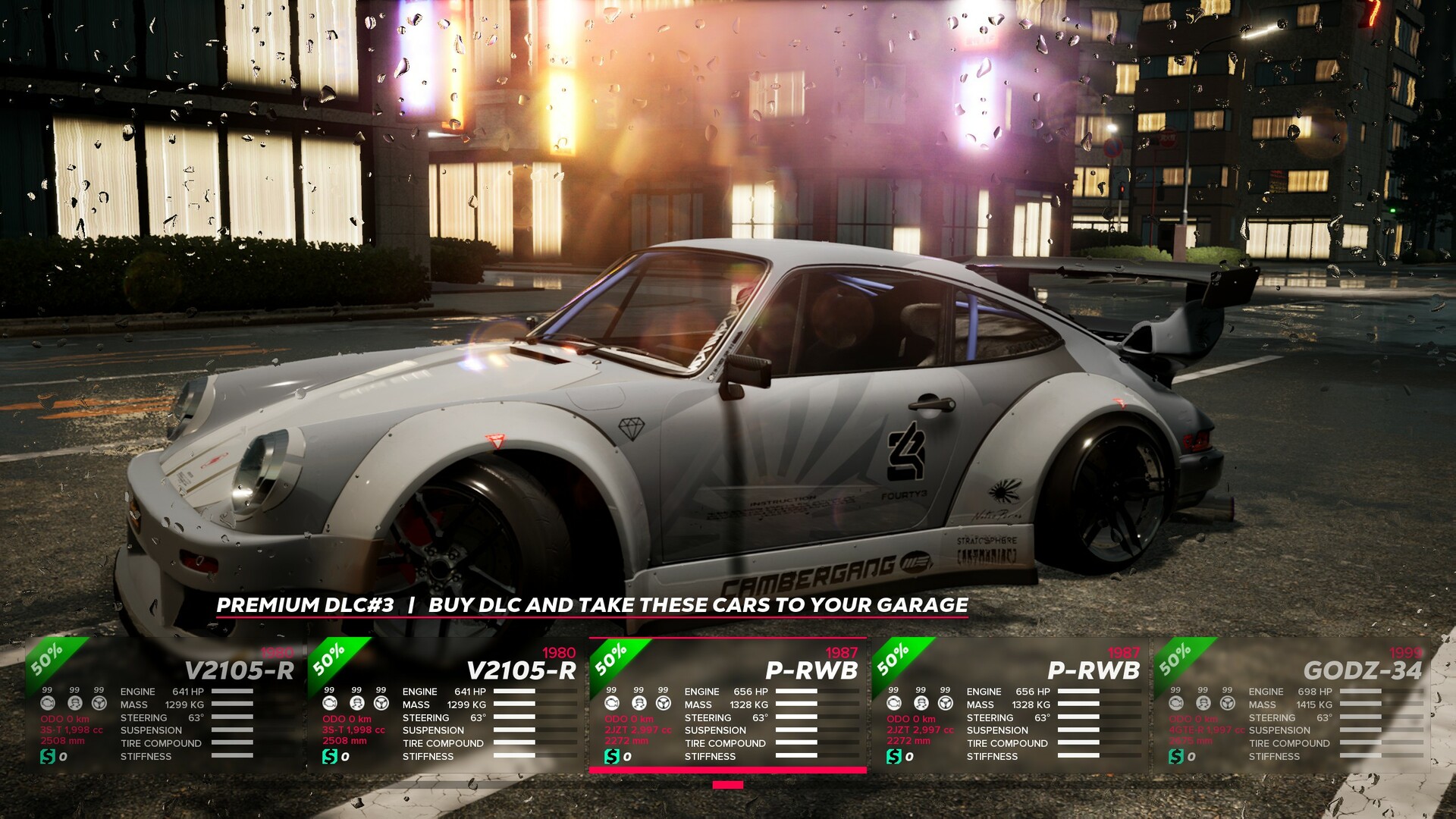1456x819 pixels.
Task: Click the steering wheel icon on the highlighted P-RWB card
Action: click(664, 704)
